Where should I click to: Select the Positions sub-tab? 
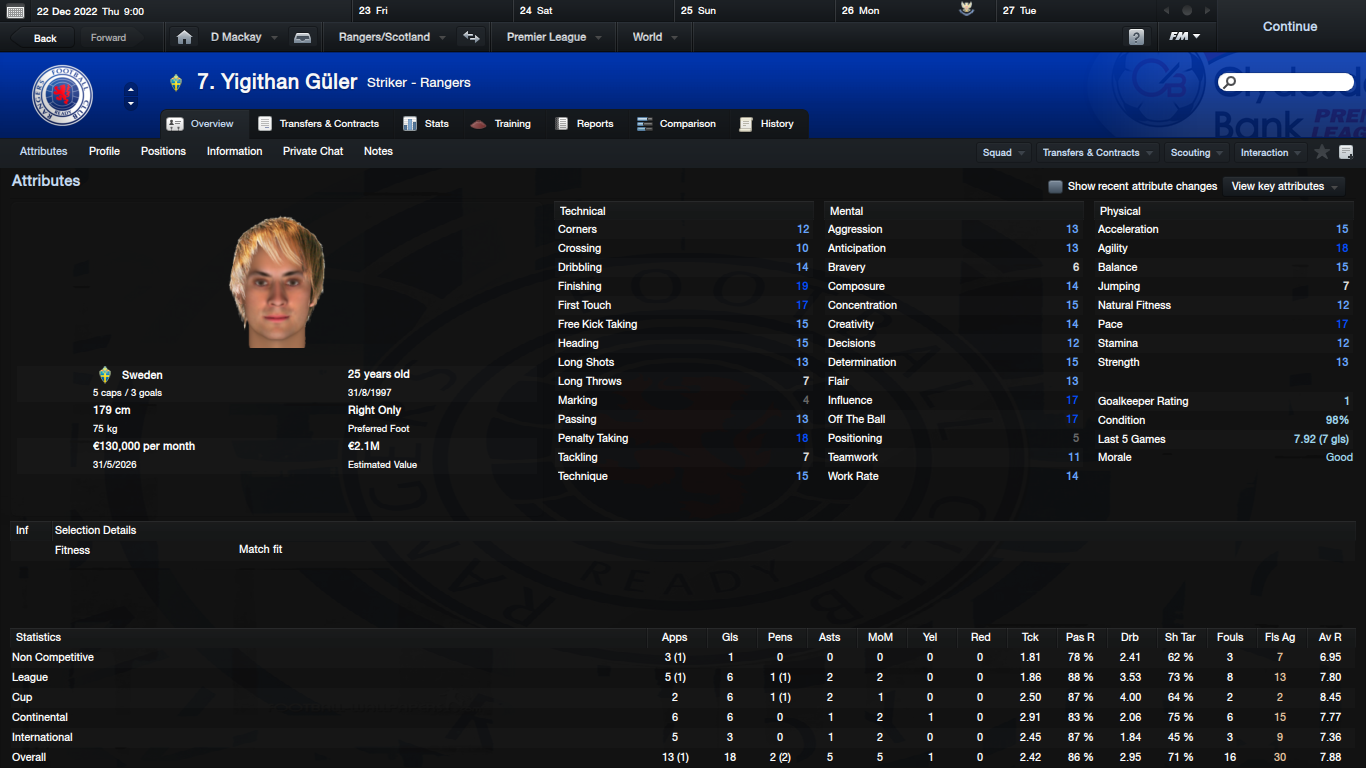(x=163, y=152)
